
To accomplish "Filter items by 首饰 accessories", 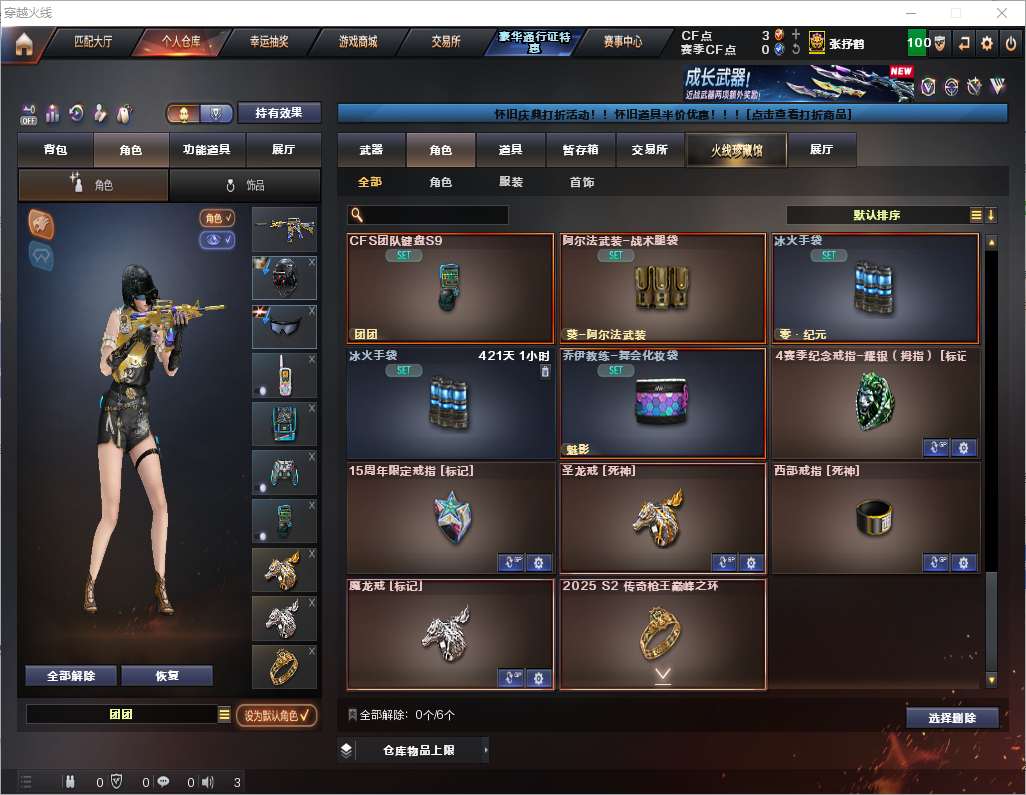I will 582,182.
